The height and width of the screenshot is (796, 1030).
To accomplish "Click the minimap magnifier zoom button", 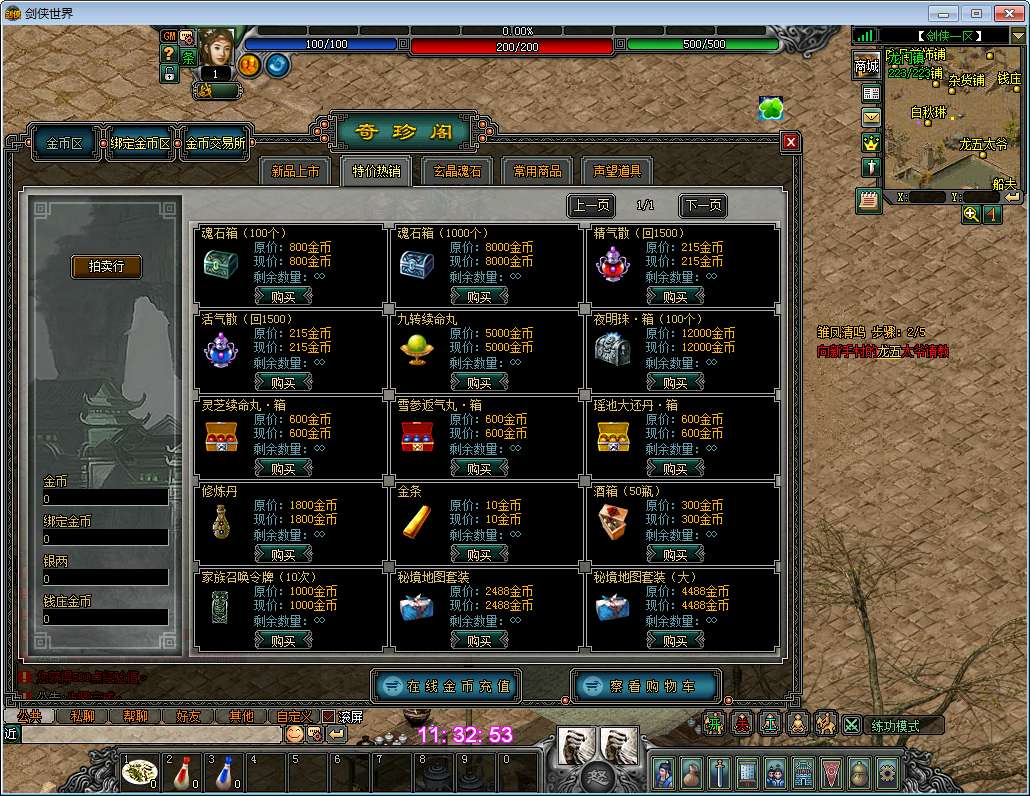I will pyautogui.click(x=971, y=214).
